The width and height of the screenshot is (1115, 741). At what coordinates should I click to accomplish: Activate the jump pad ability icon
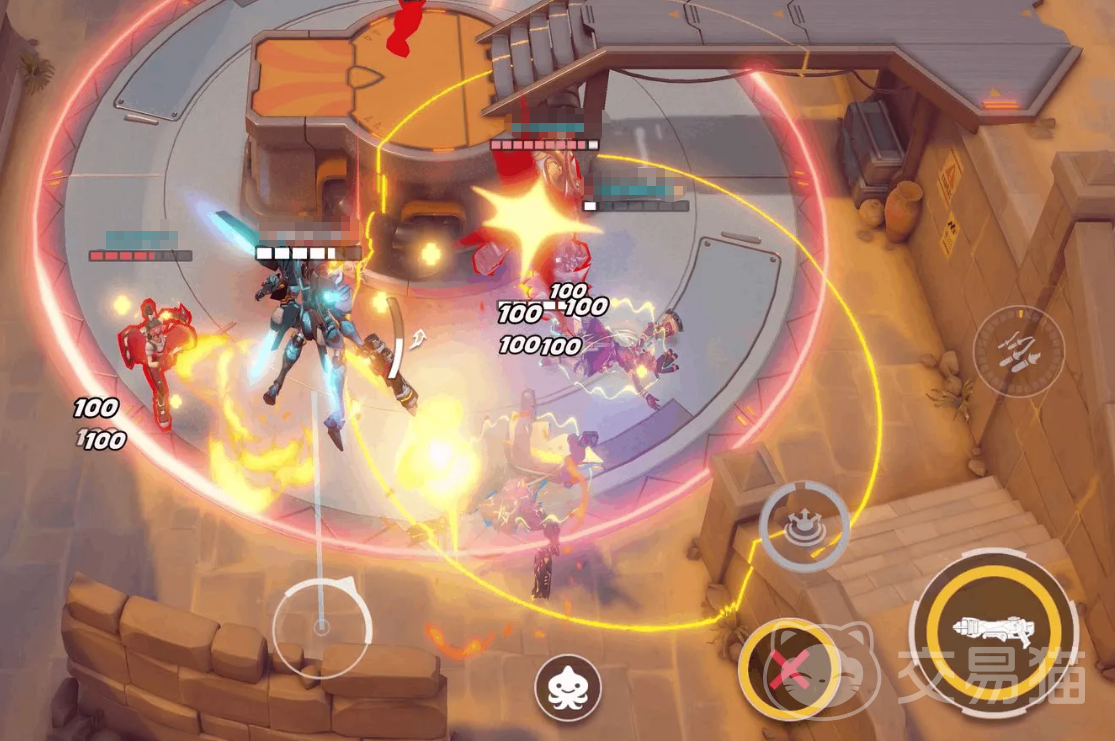click(803, 527)
